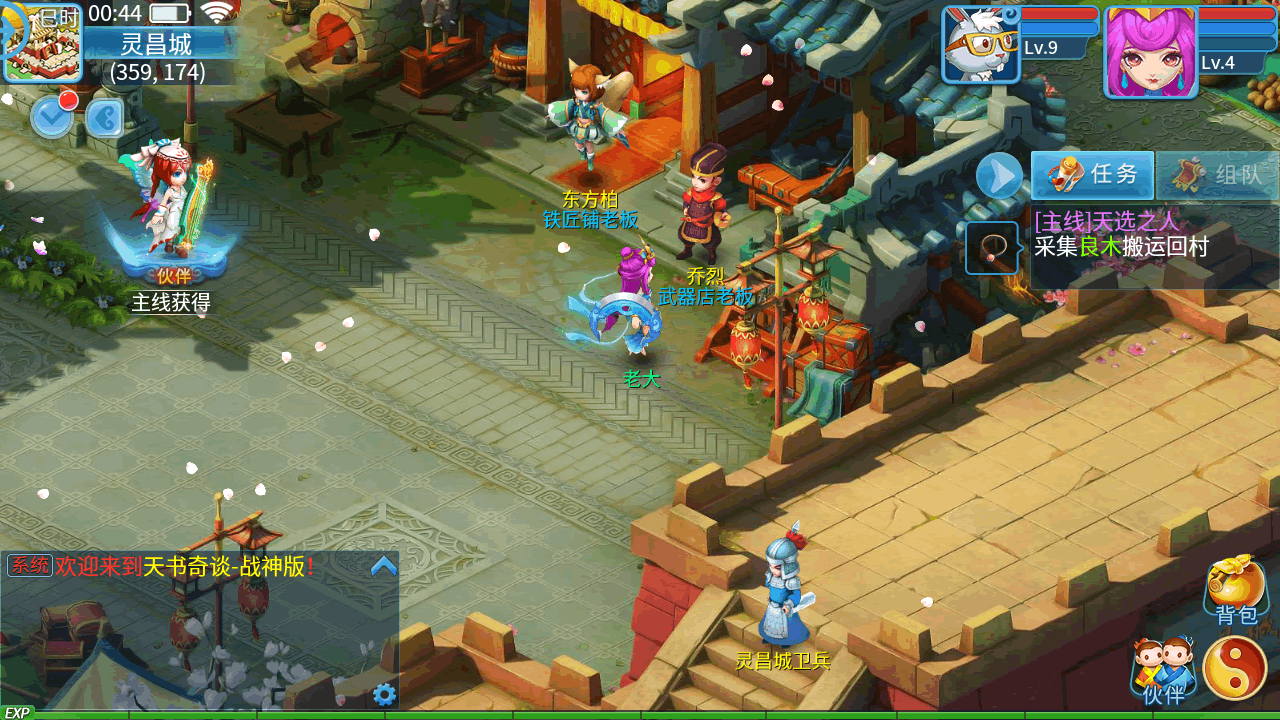Open the minimap thumbnail of 灵昌城
This screenshot has width=1280, height=720.
coord(43,43)
